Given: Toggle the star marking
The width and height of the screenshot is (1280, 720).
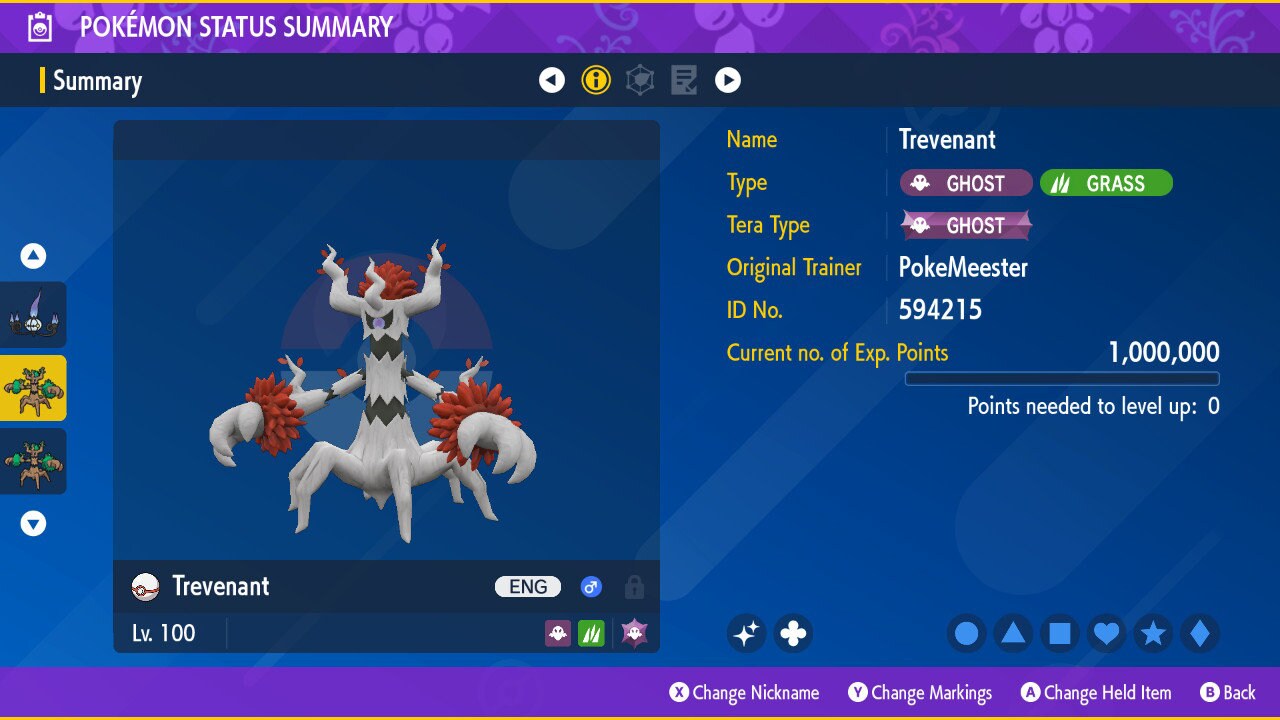Looking at the screenshot, I should 1153,633.
